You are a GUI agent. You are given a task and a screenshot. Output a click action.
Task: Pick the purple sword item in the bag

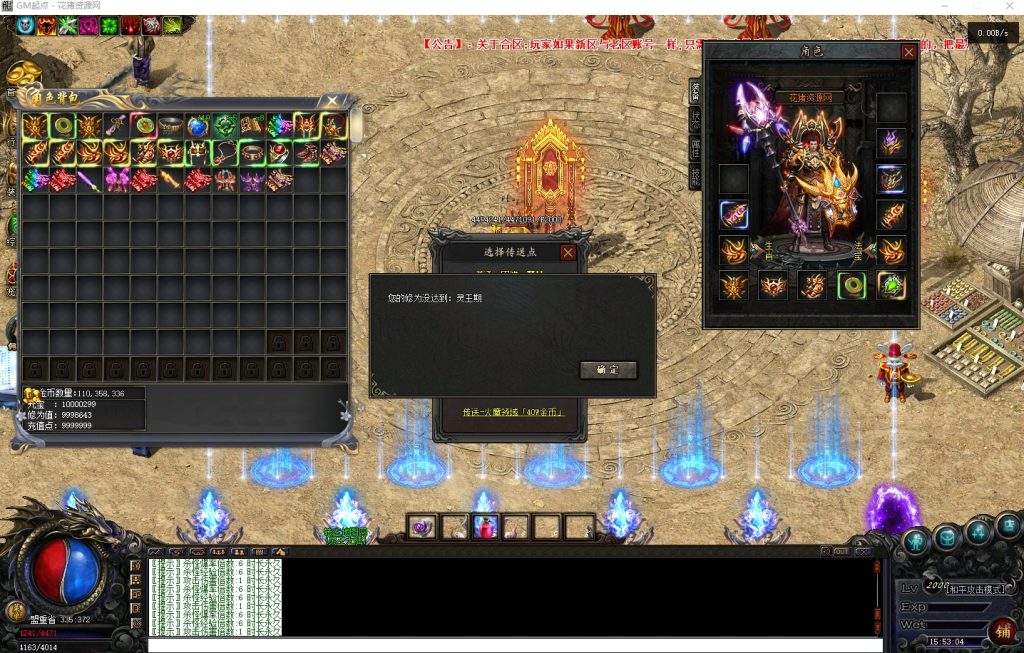(x=89, y=181)
